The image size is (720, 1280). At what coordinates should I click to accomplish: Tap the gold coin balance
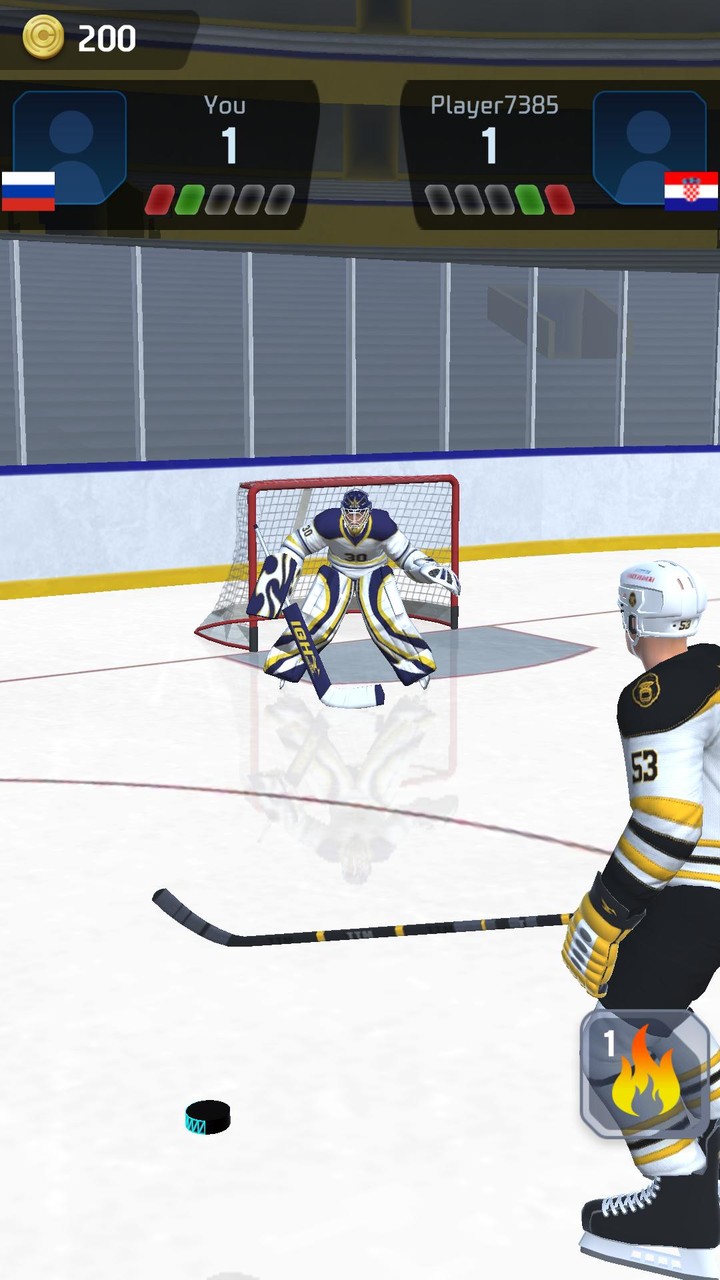pos(82,38)
